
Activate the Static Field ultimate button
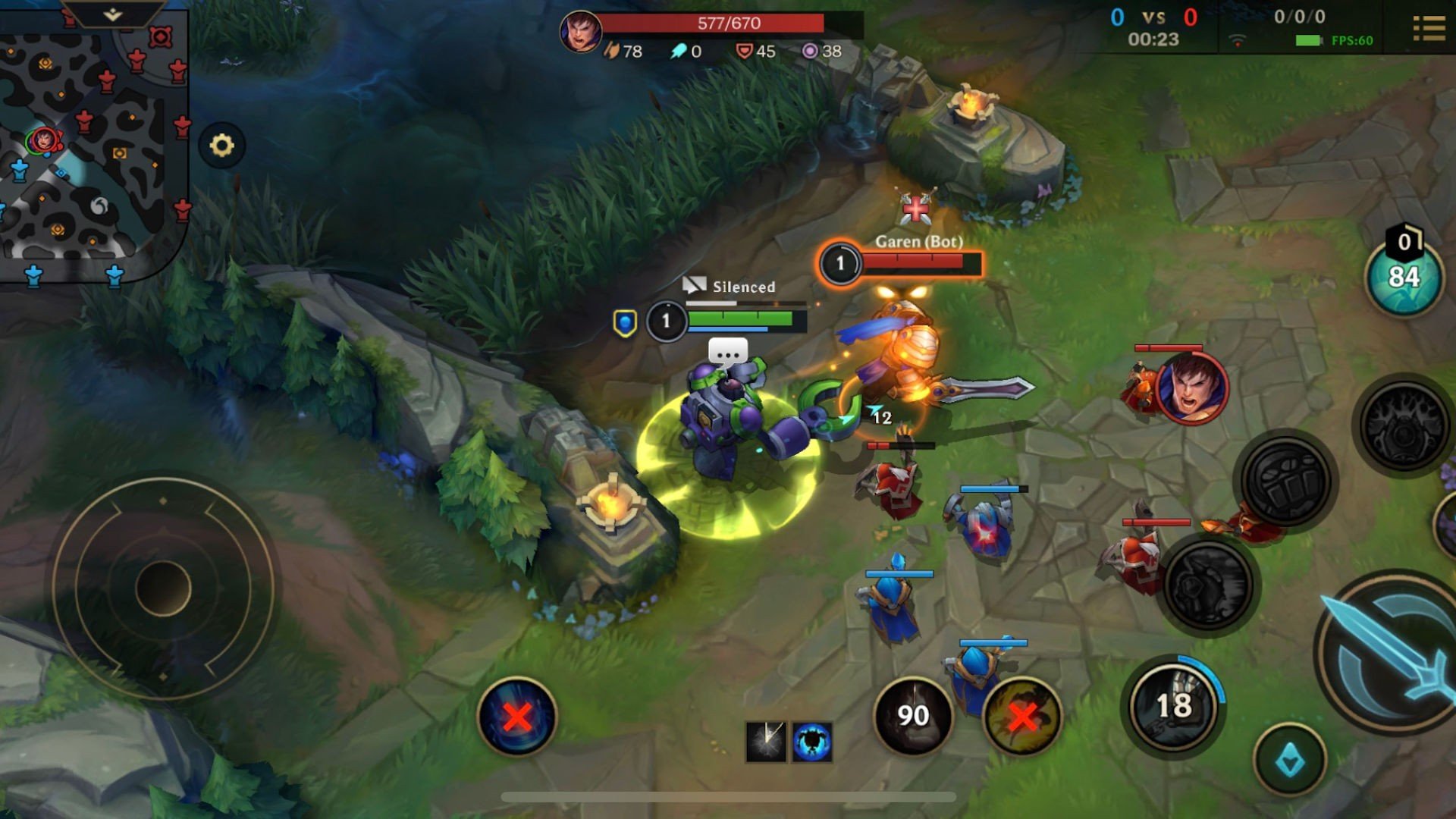point(1404,425)
